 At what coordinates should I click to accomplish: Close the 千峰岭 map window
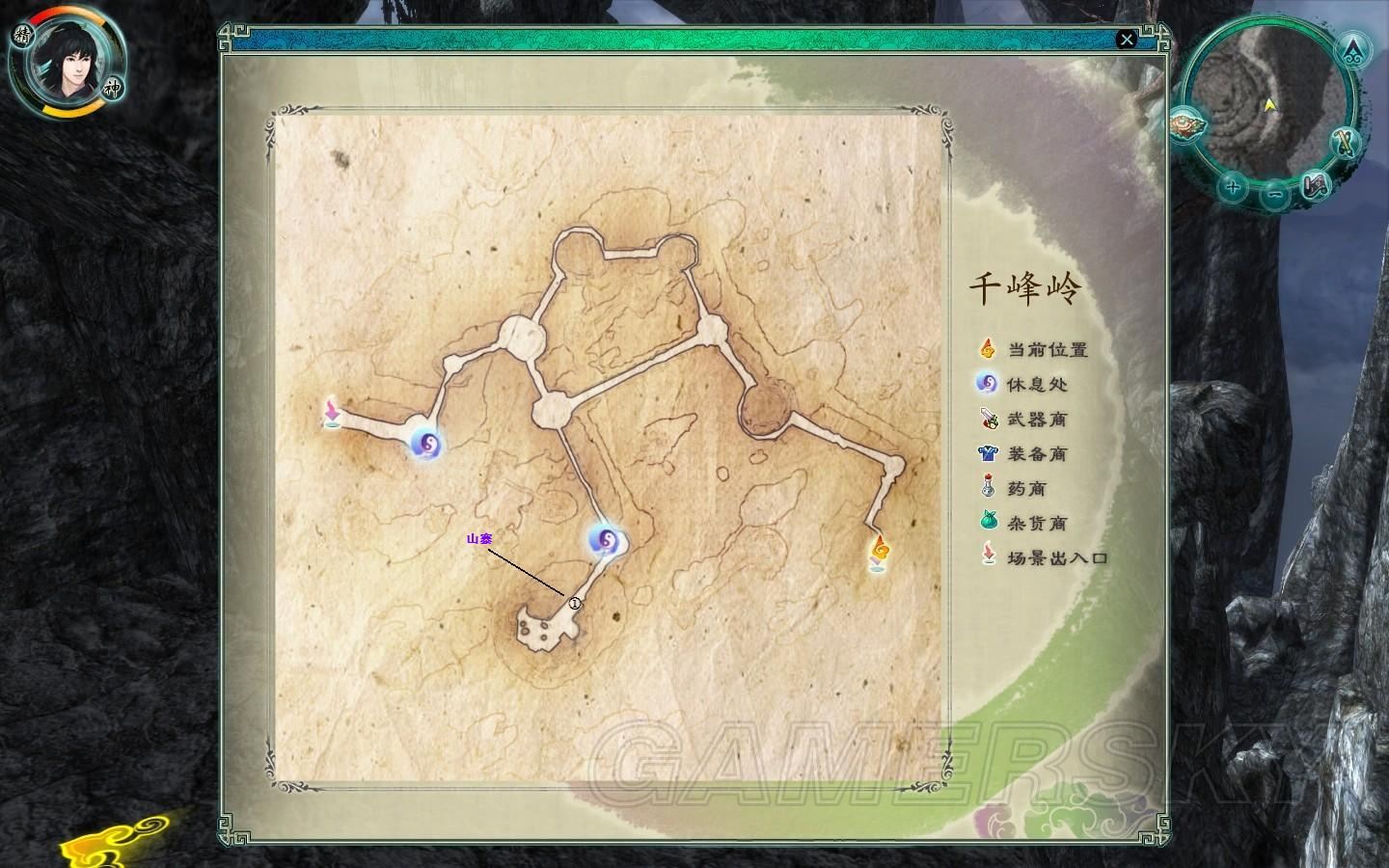(1126, 40)
